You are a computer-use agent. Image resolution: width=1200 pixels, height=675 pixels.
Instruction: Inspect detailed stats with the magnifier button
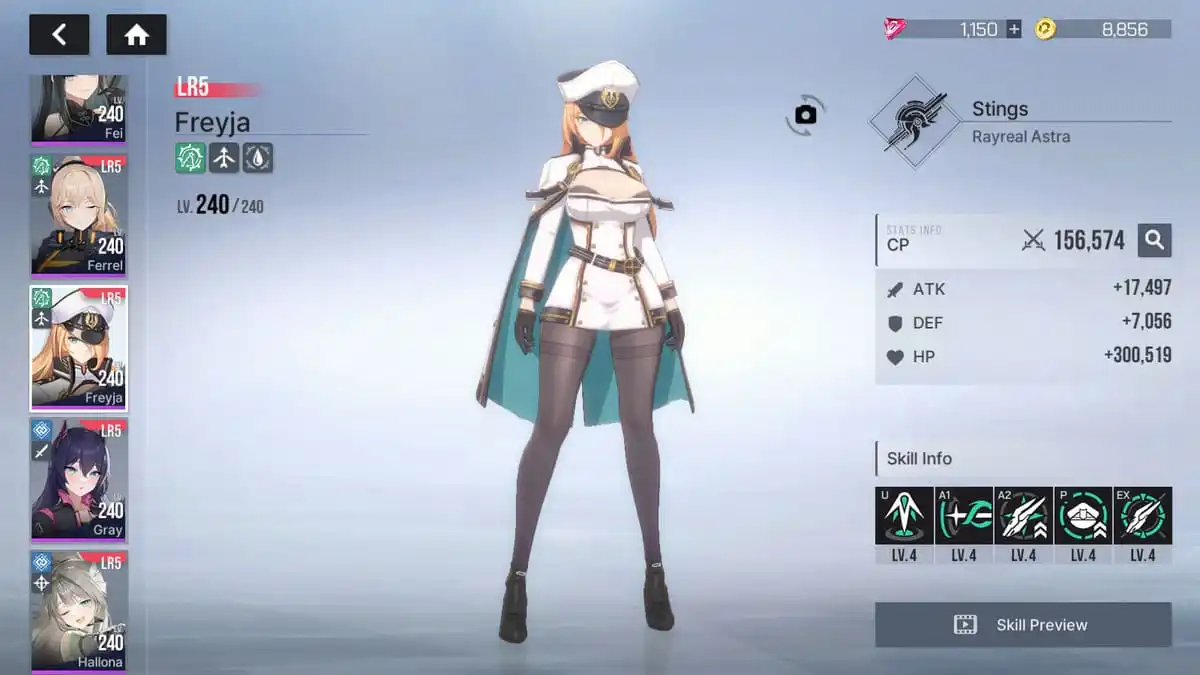pos(1154,240)
